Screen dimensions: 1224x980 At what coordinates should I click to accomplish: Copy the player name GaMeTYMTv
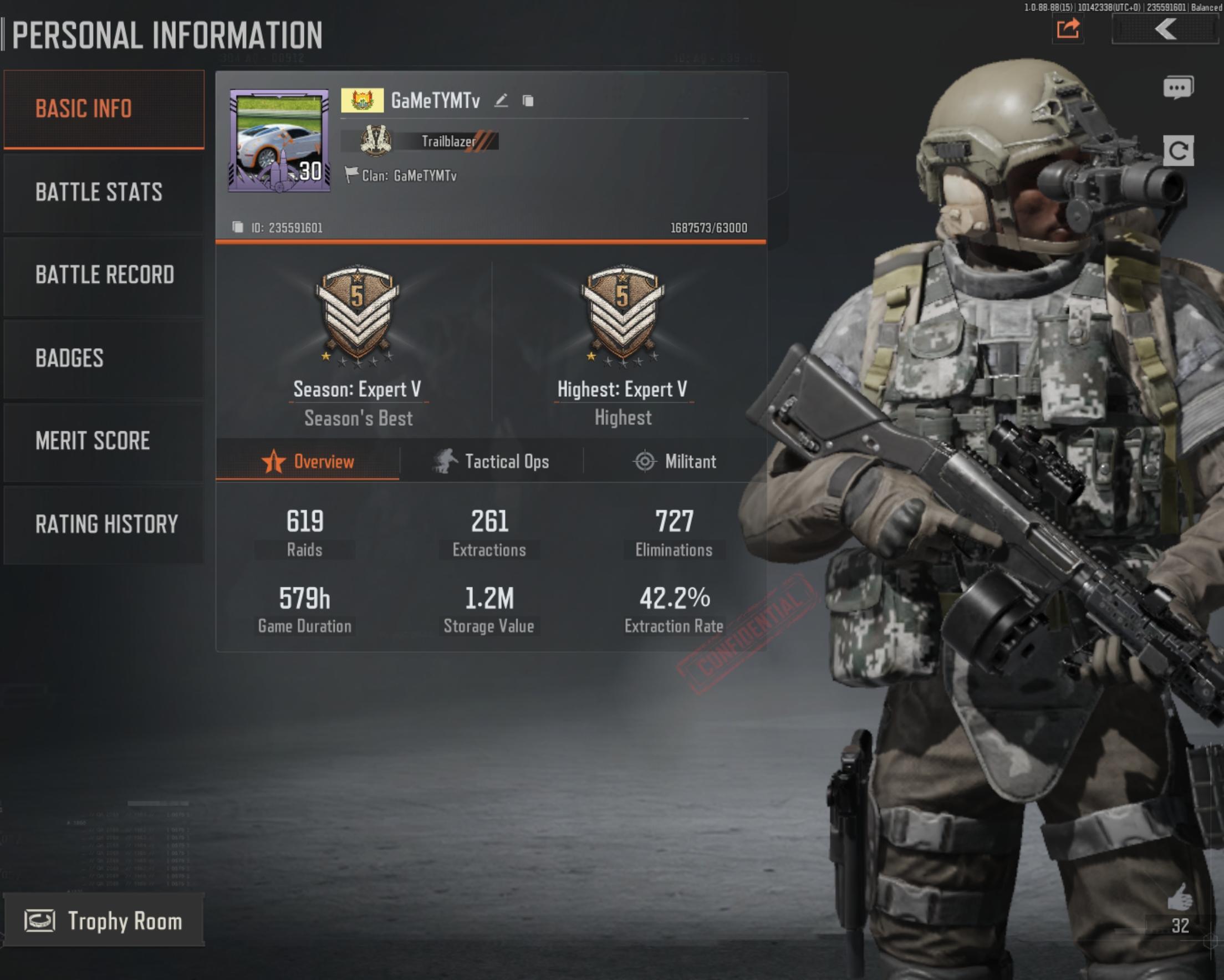528,101
